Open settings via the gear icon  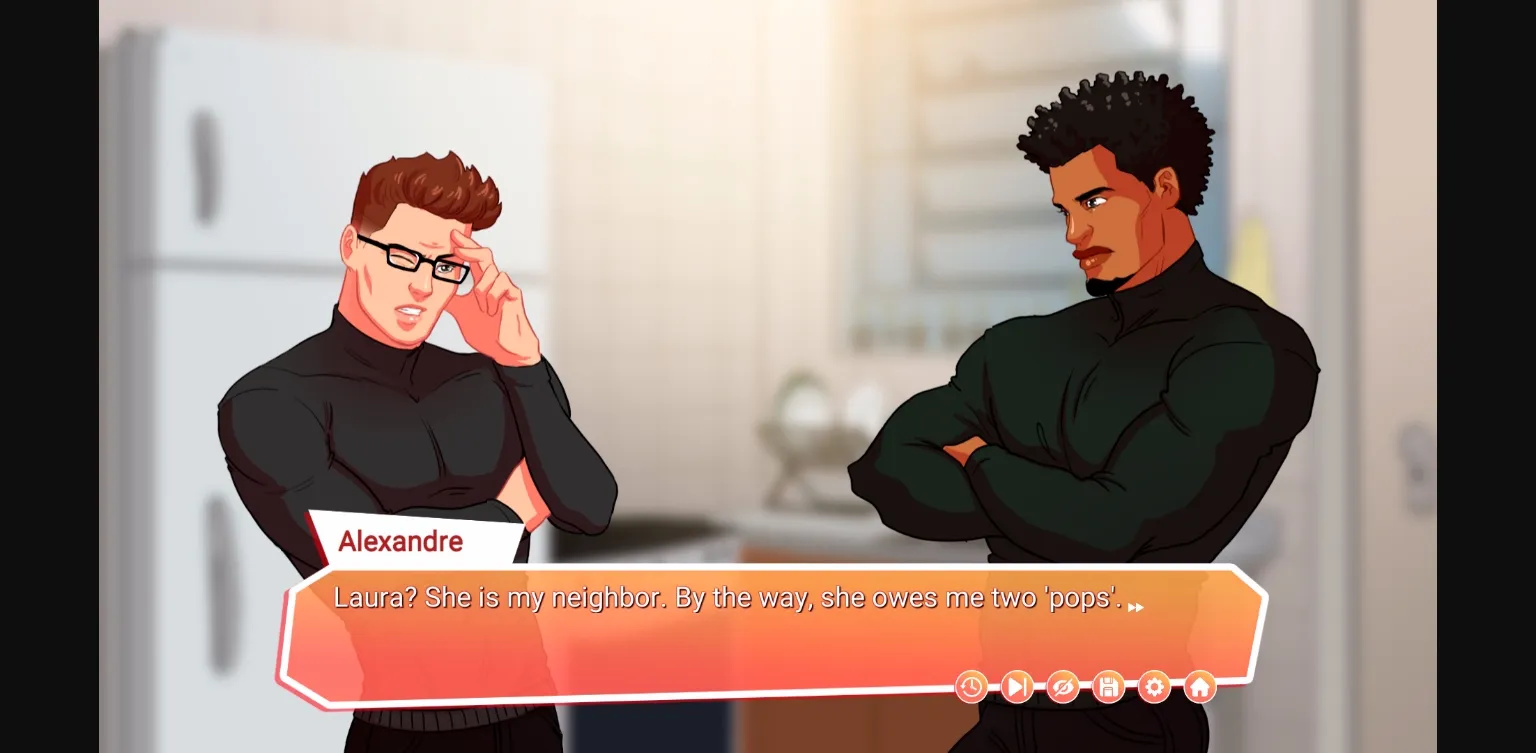coord(1154,687)
